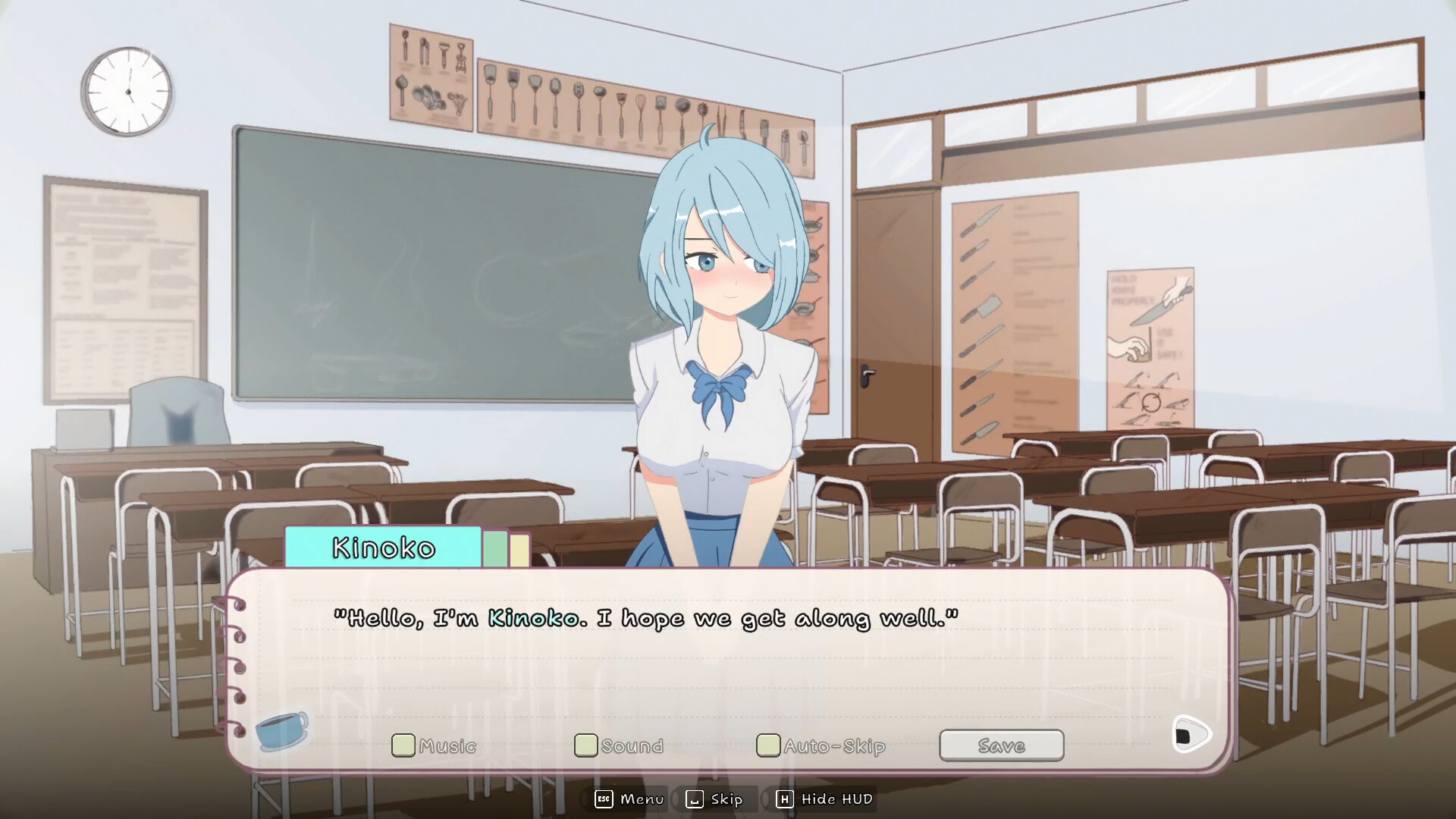This screenshot has height=819, width=1456.
Task: Enable the Music checkbox
Action: (404, 745)
